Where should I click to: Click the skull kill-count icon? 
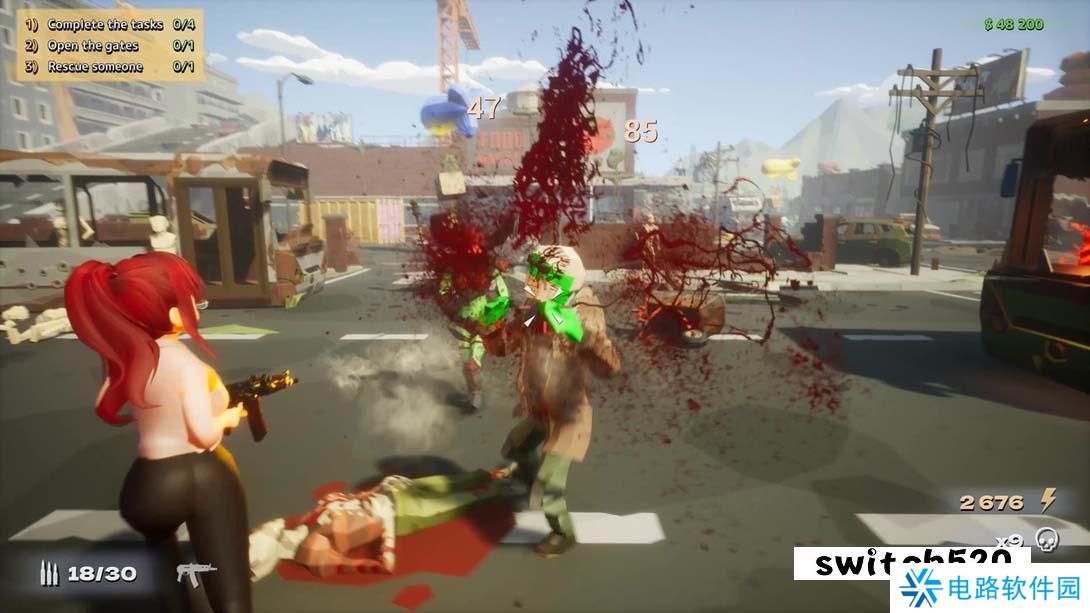point(1046,539)
